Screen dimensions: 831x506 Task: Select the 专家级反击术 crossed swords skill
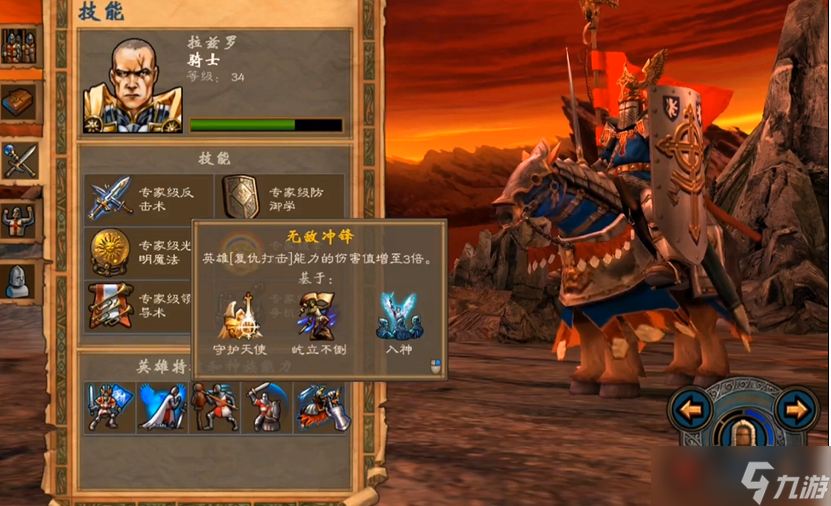click(x=110, y=196)
